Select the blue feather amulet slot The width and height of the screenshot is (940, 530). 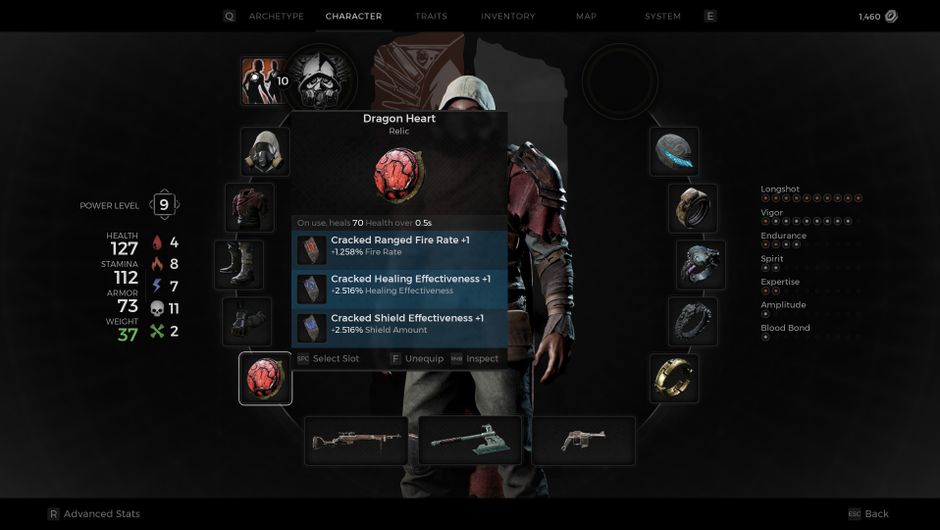[673, 151]
